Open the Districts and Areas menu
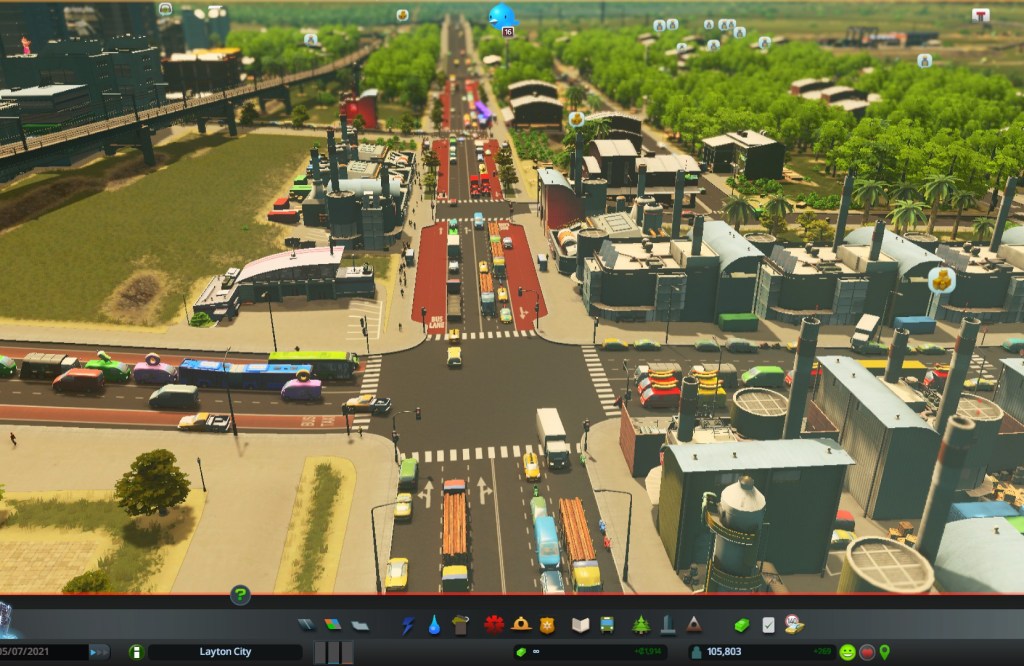The image size is (1024, 666). click(x=359, y=625)
